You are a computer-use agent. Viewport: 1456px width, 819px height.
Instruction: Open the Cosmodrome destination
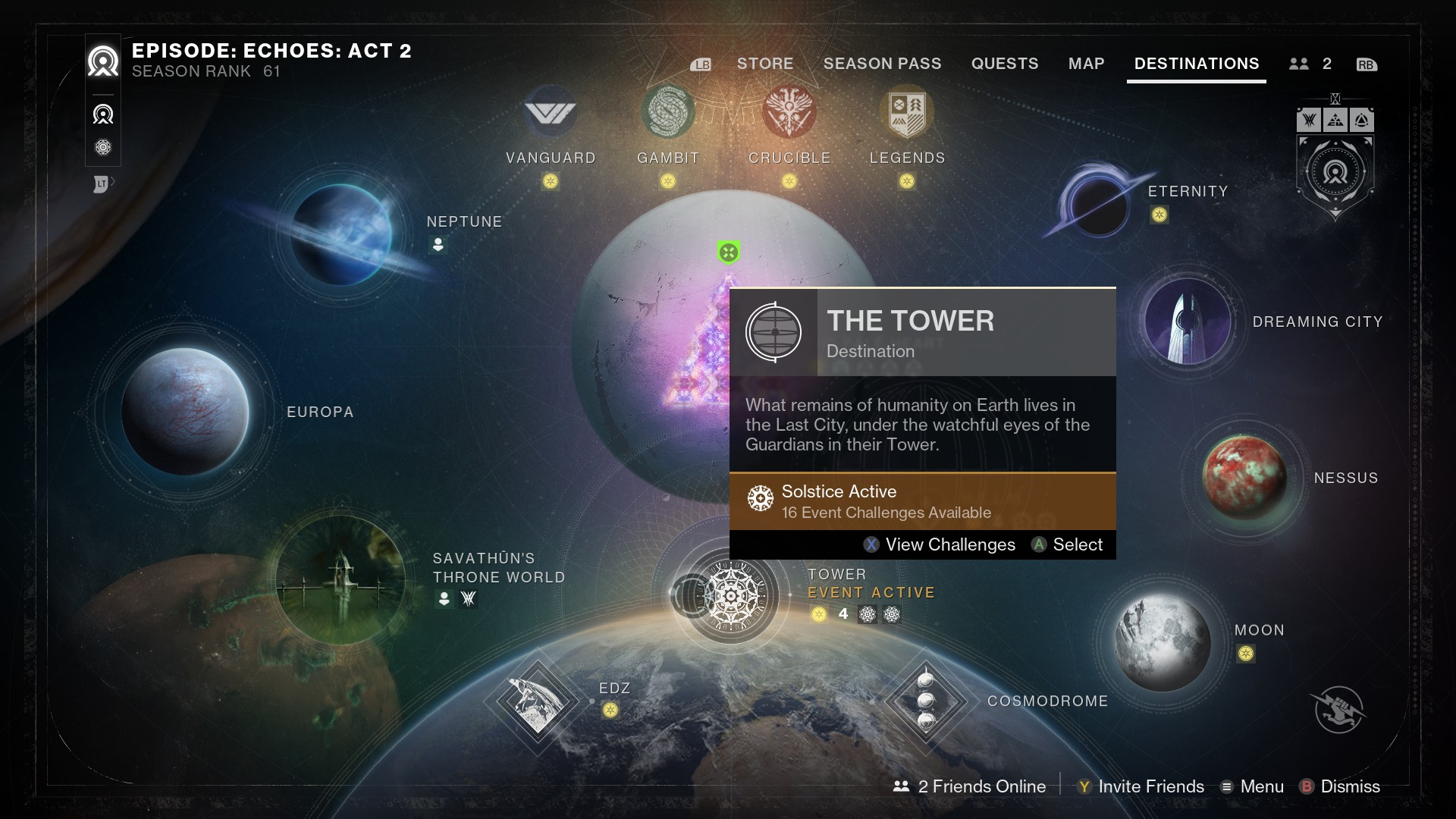coord(926,701)
